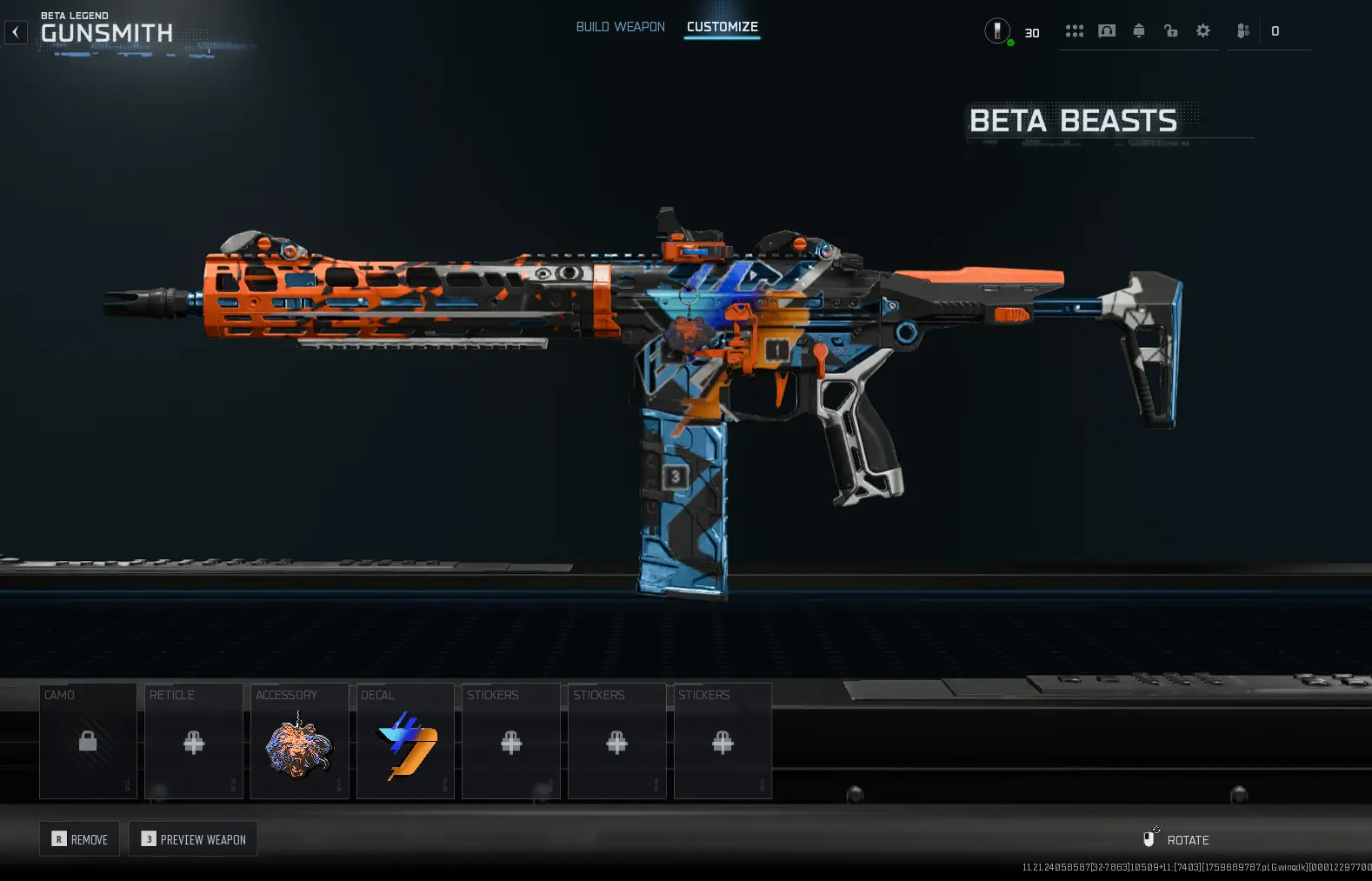Switch to the Build Weapon tab
Viewport: 1372px width, 881px height.
coord(620,27)
